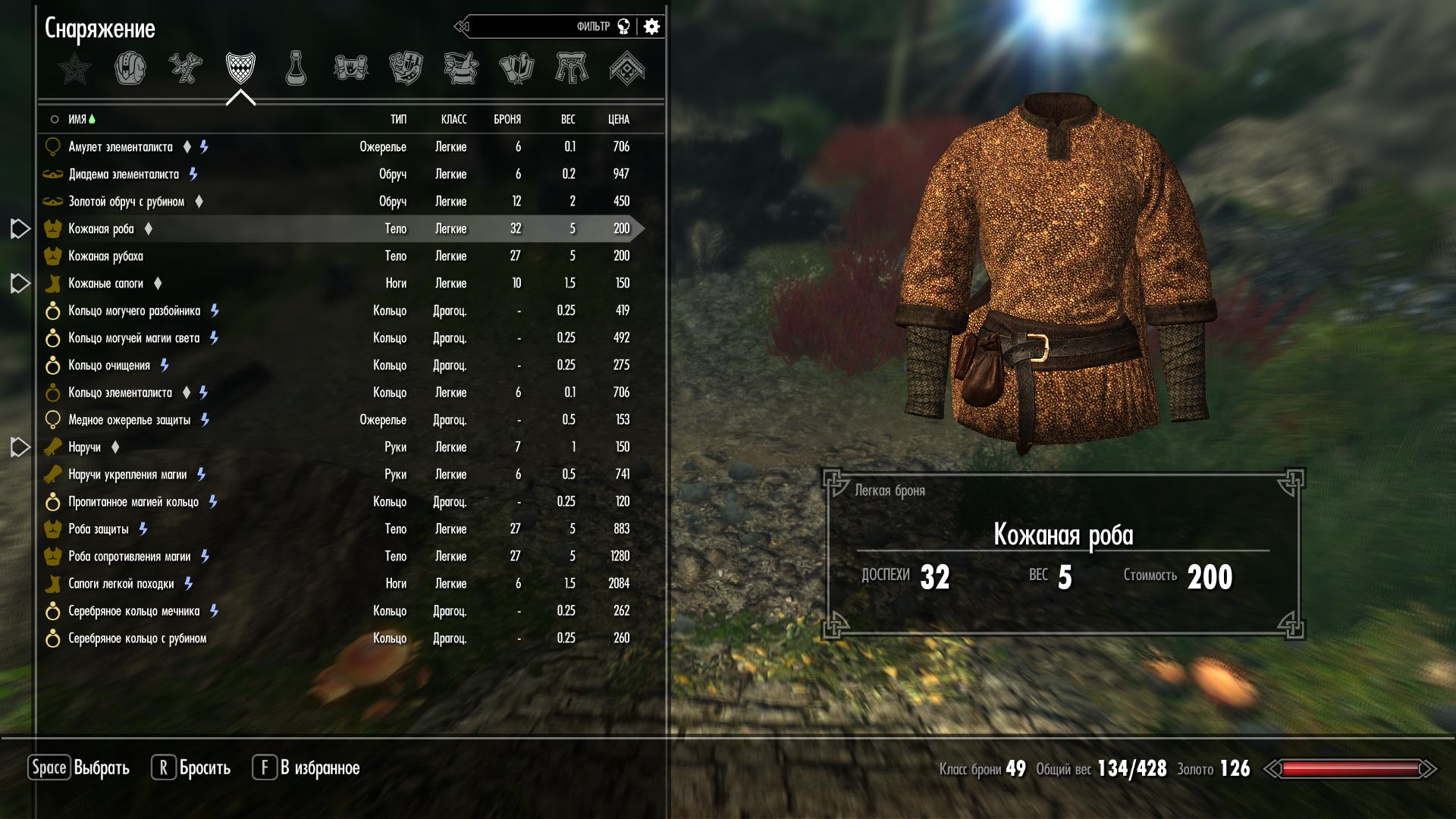1456x819 pixels.
Task: Switch to the favorites star category tab
Action: point(74,69)
